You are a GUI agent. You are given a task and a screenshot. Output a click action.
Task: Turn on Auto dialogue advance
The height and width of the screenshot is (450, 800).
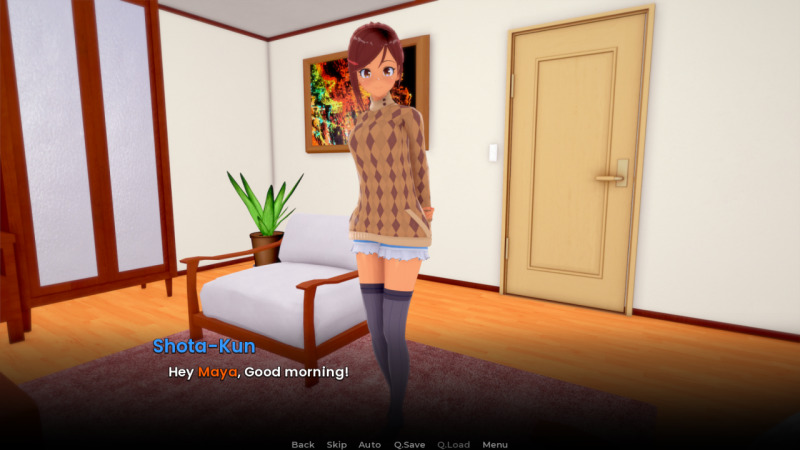(370, 444)
